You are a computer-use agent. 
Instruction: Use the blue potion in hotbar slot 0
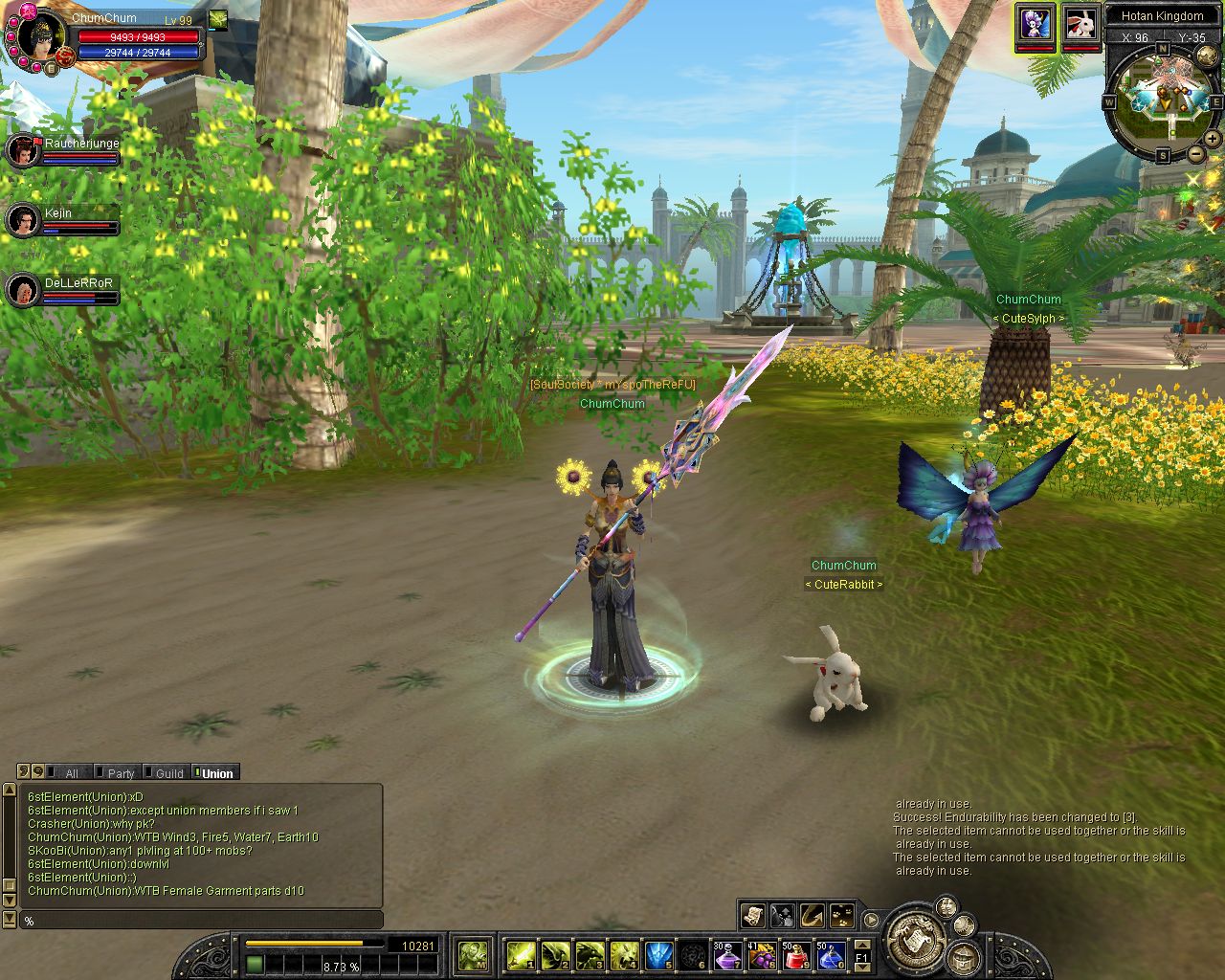coord(831,955)
